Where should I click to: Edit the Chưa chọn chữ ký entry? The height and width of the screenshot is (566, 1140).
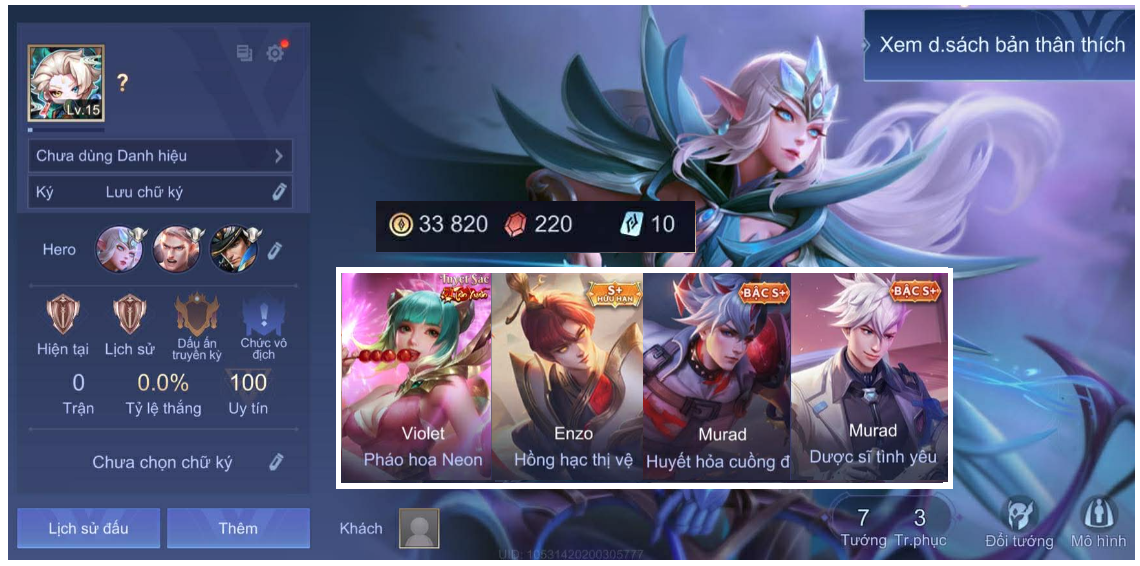pyautogui.click(x=276, y=461)
